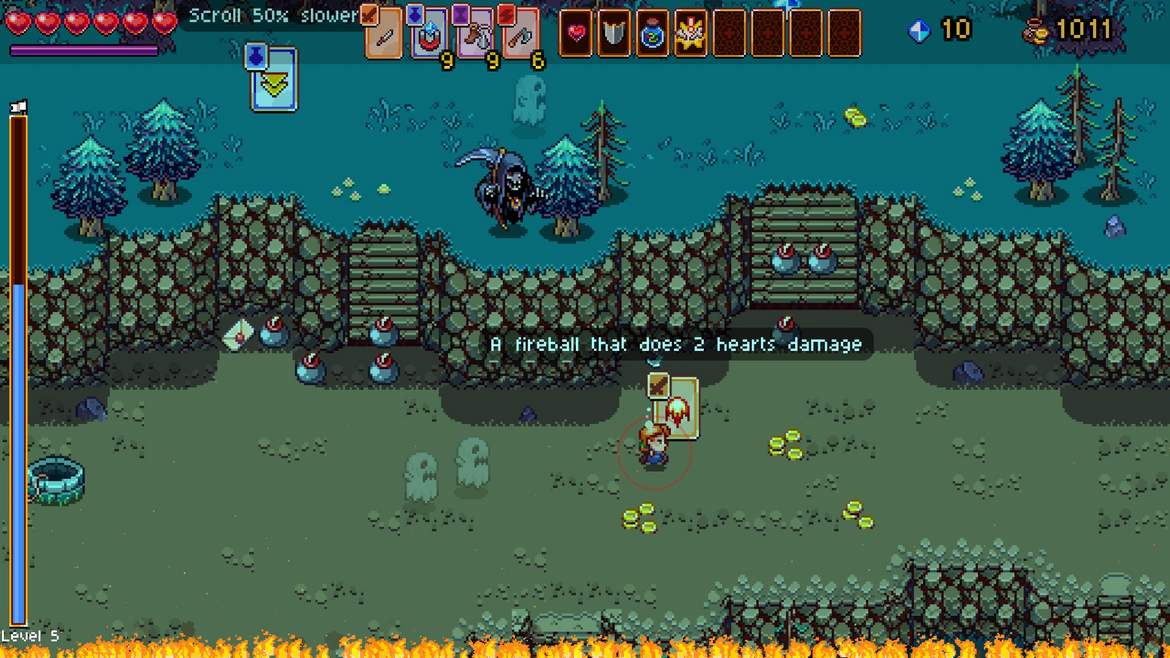Pick the fireball card beside the character

pos(677,409)
